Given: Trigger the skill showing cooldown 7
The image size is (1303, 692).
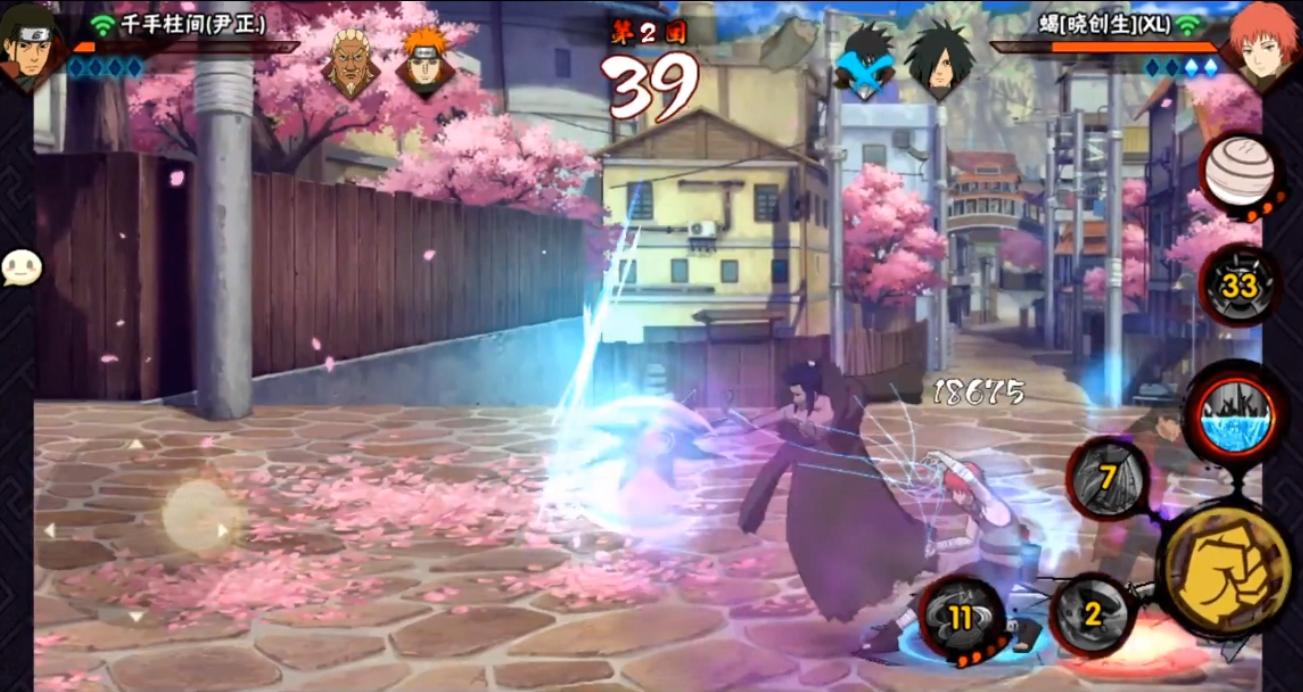Looking at the screenshot, I should 1108,478.
